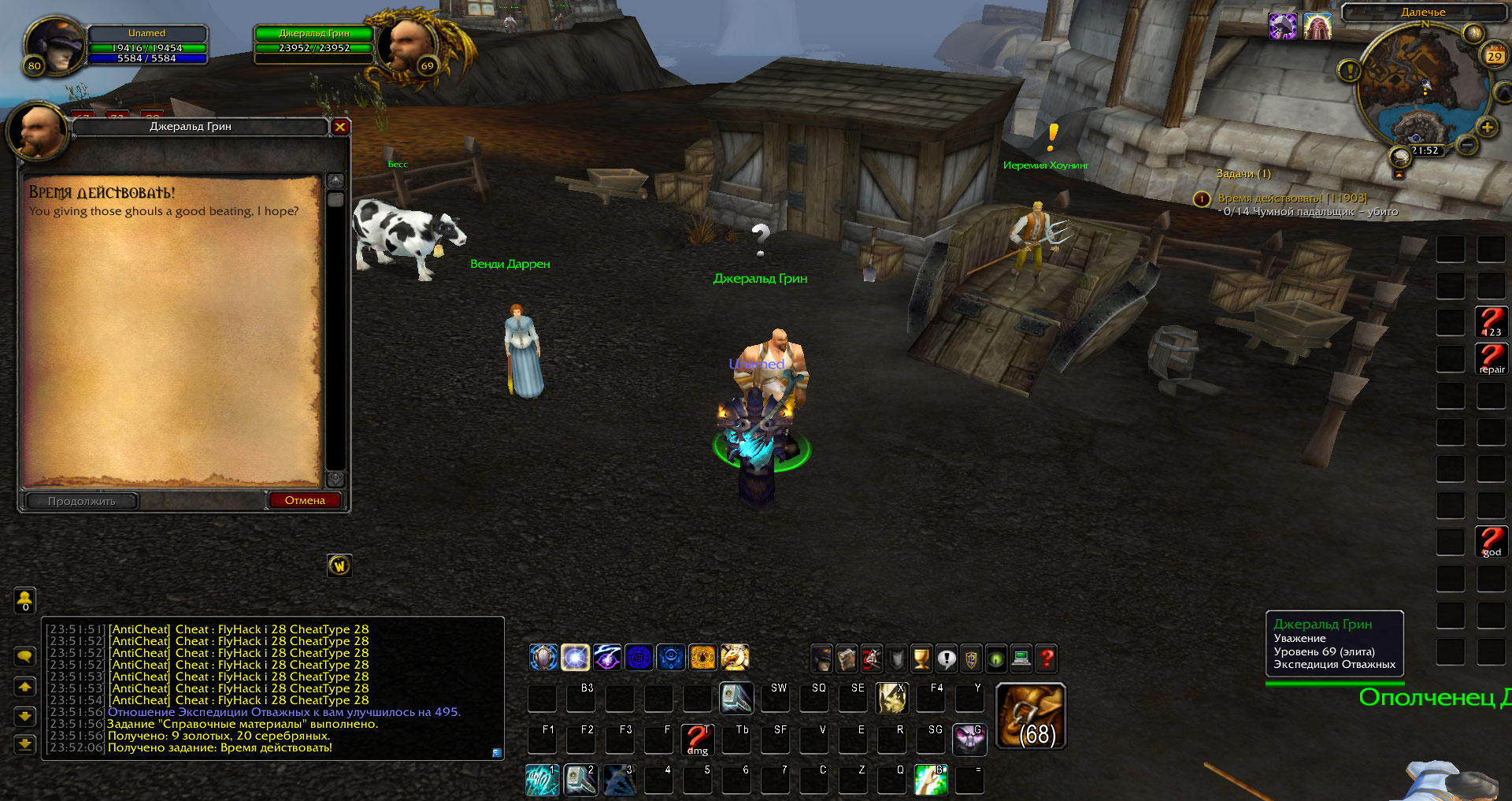This screenshot has width=1512, height=801.
Task: Open the game menu computer icon
Action: (1021, 658)
